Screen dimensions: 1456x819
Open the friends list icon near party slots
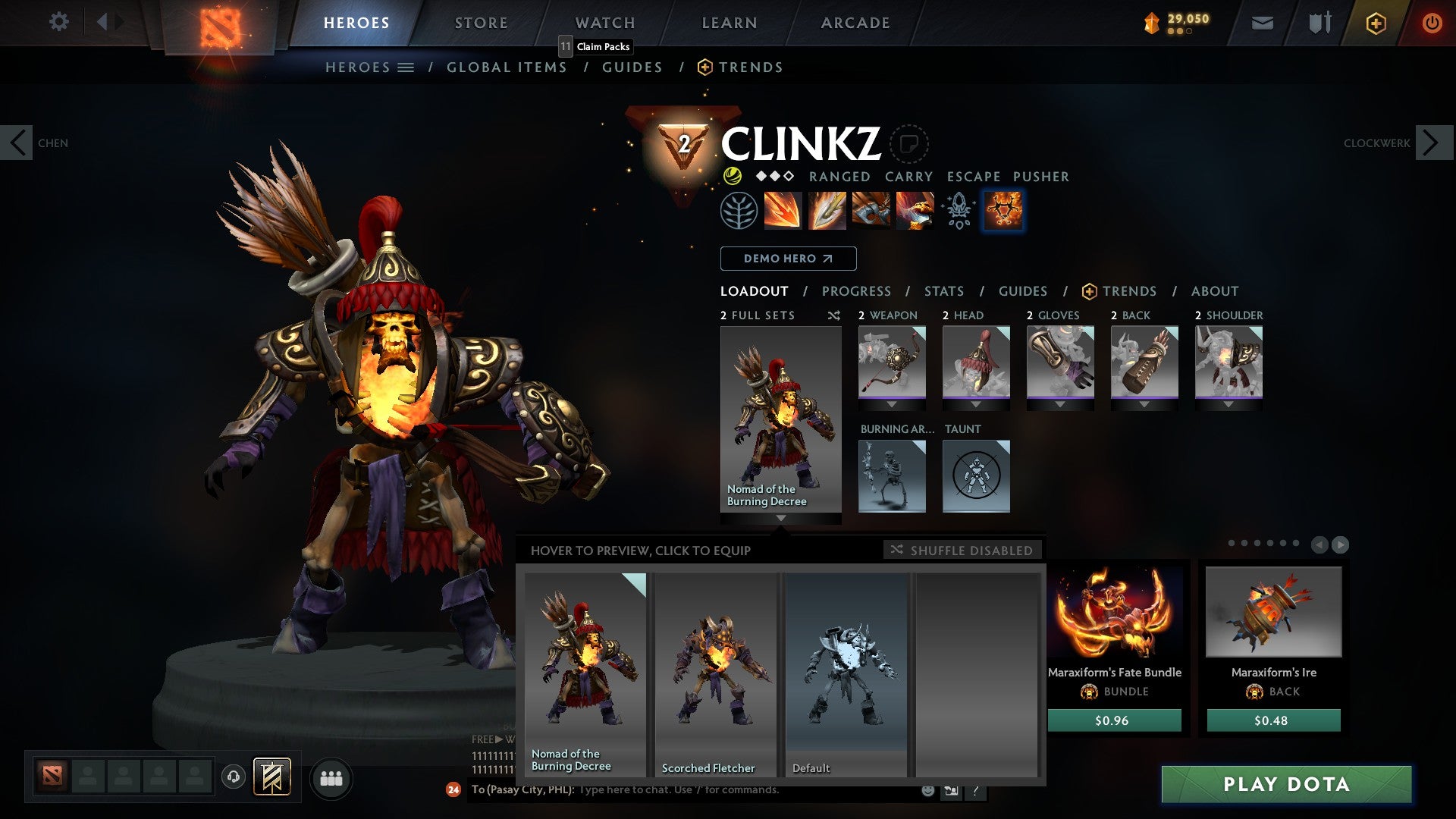pyautogui.click(x=331, y=777)
